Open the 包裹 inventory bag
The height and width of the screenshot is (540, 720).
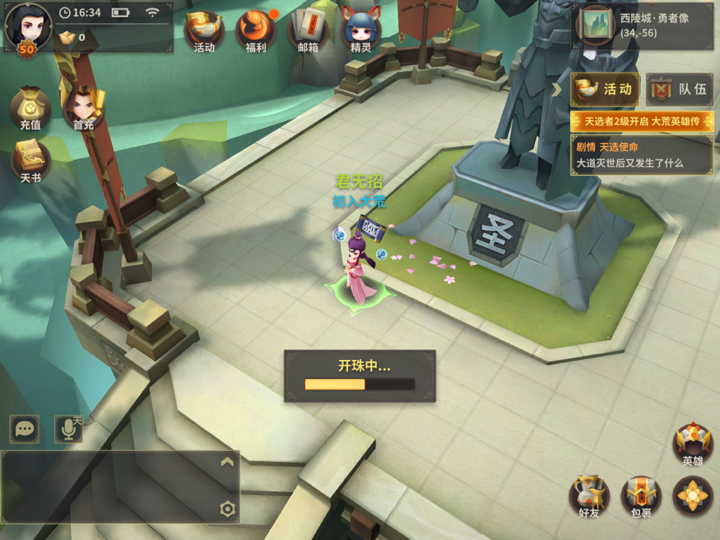641,497
